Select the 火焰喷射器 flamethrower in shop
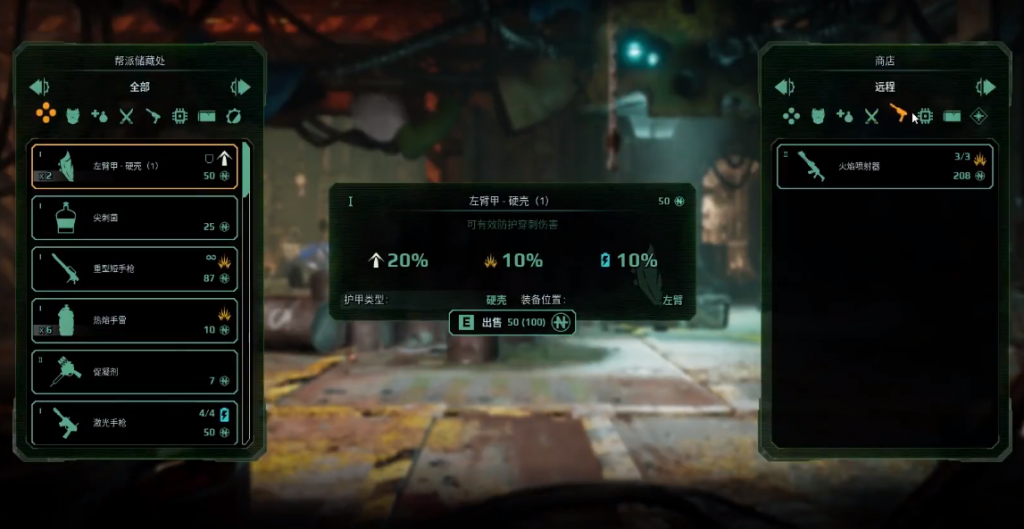The height and width of the screenshot is (529, 1024). (884, 166)
